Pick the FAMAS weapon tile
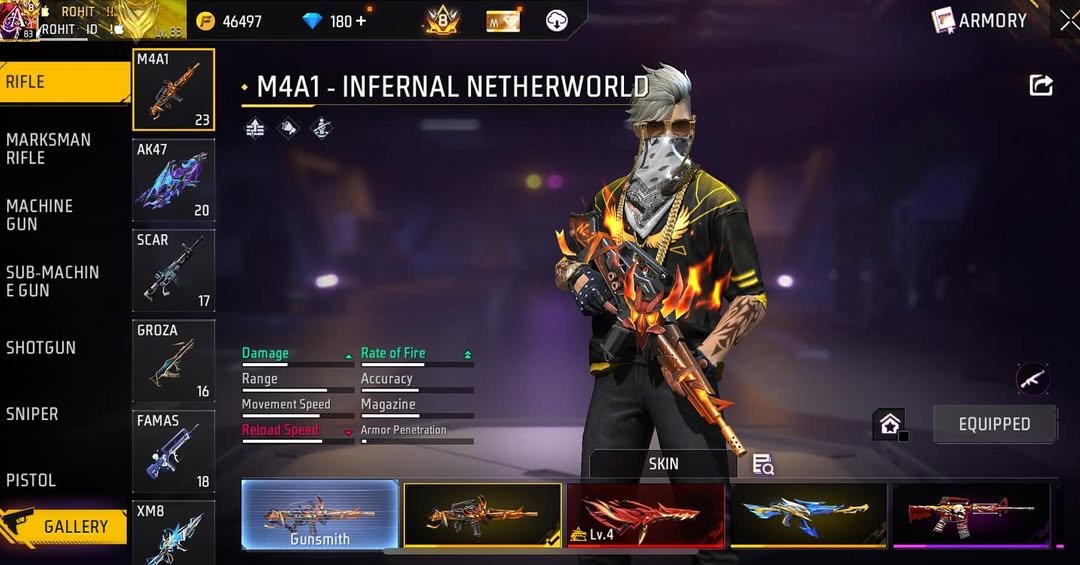1080x565 pixels. [x=173, y=451]
